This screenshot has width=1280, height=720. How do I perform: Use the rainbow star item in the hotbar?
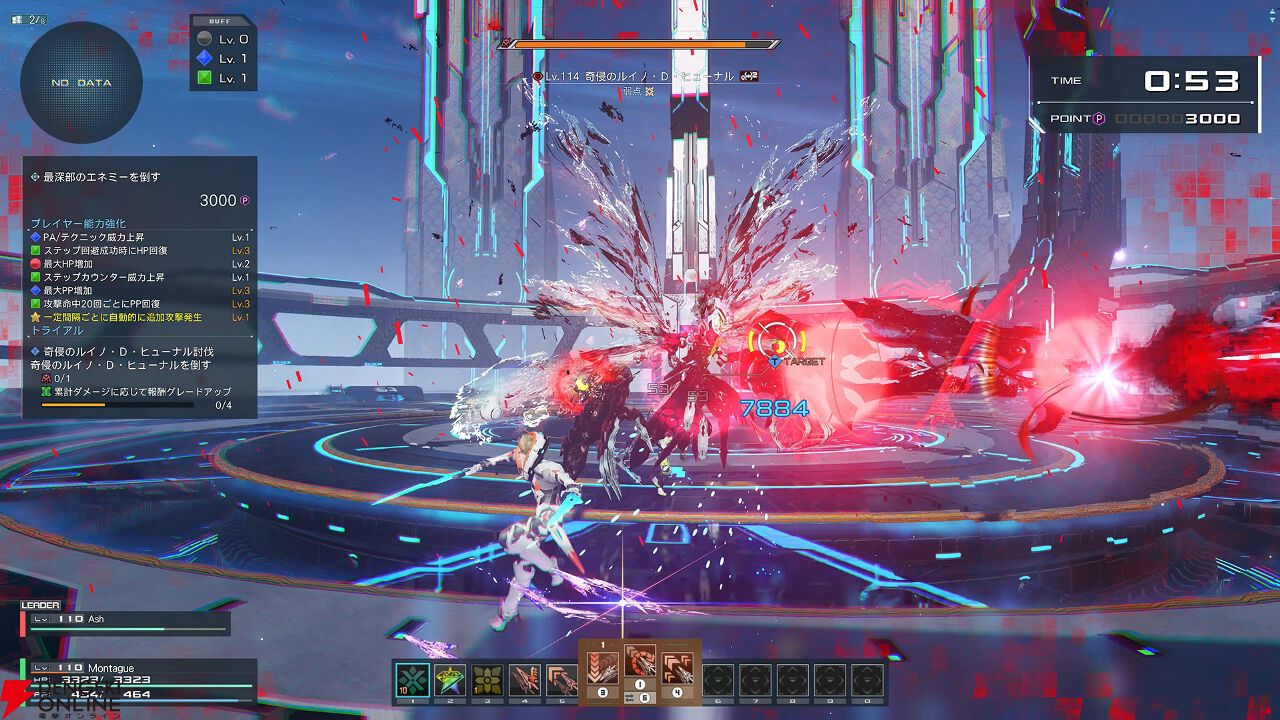click(x=450, y=680)
